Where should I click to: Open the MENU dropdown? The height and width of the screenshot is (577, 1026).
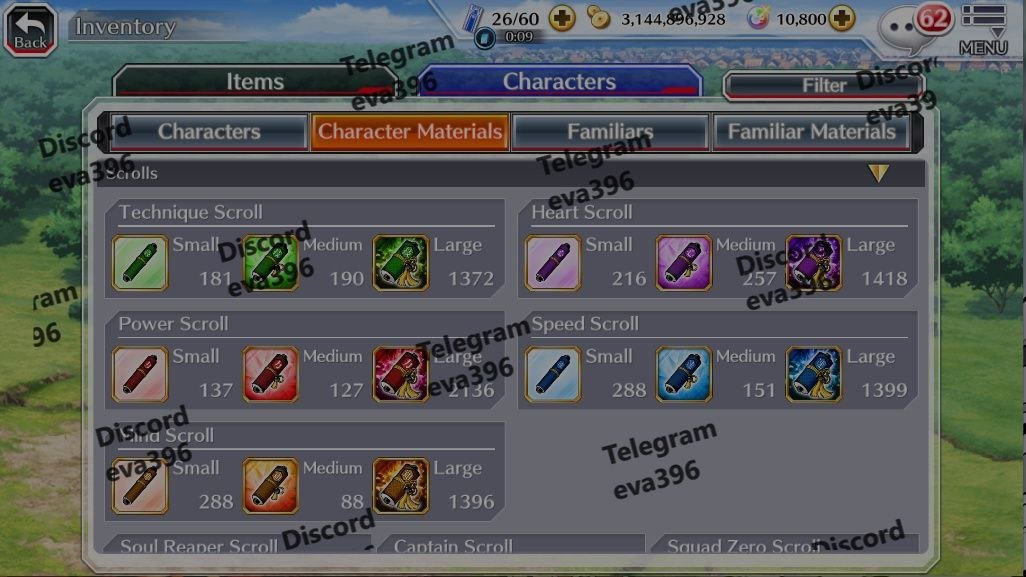point(983,30)
